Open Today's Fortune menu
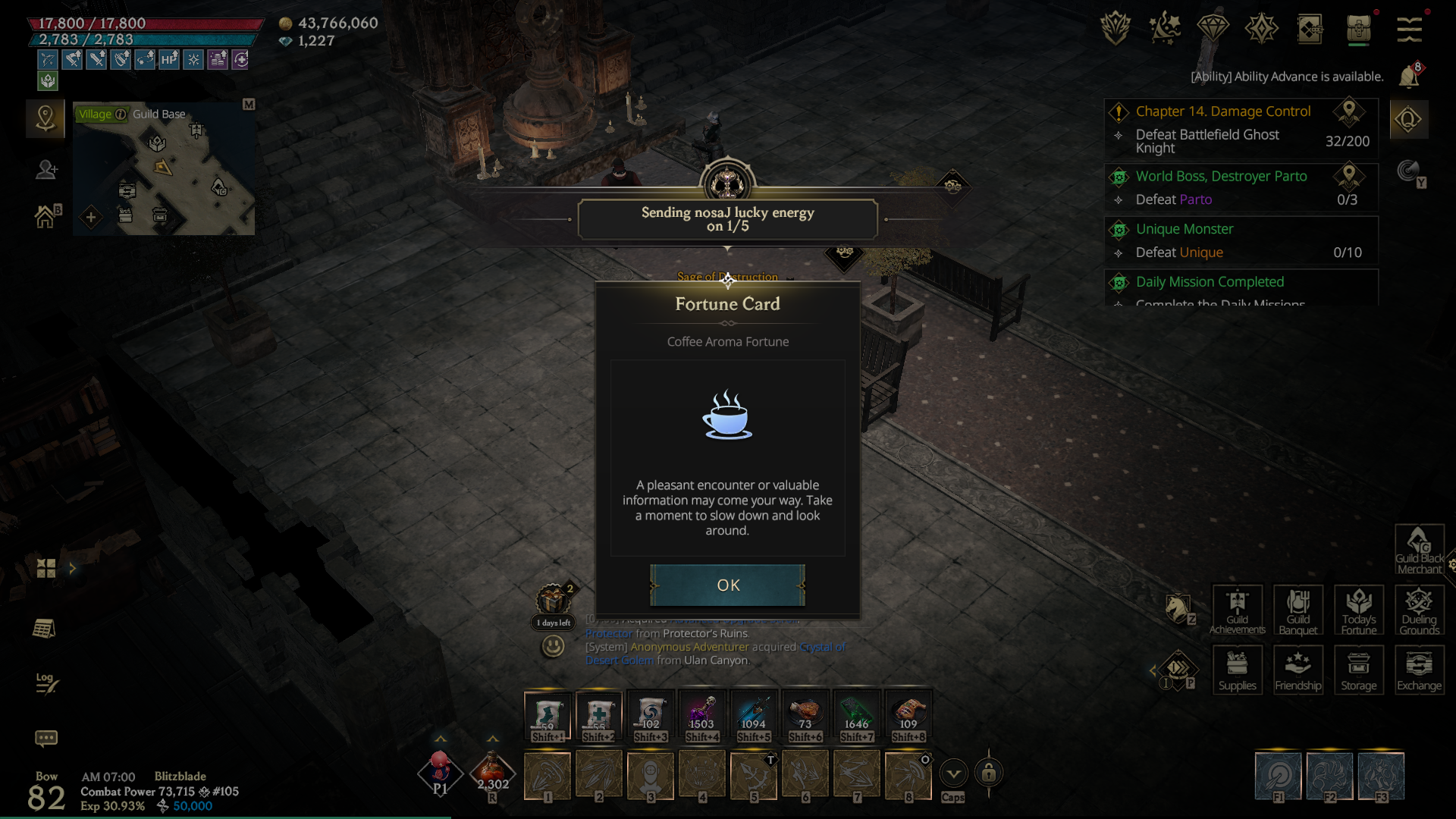This screenshot has height=819, width=1456. click(1358, 610)
